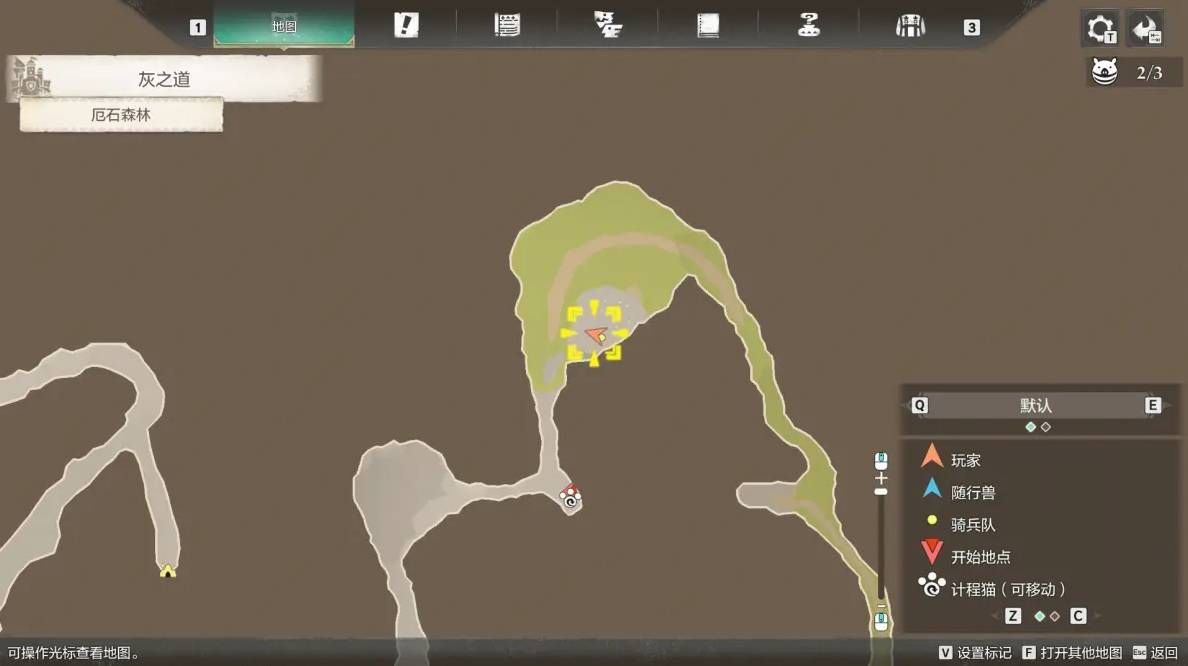This screenshot has height=666, width=1188.
Task: Switch to the blank notebook tab
Action: 708,26
